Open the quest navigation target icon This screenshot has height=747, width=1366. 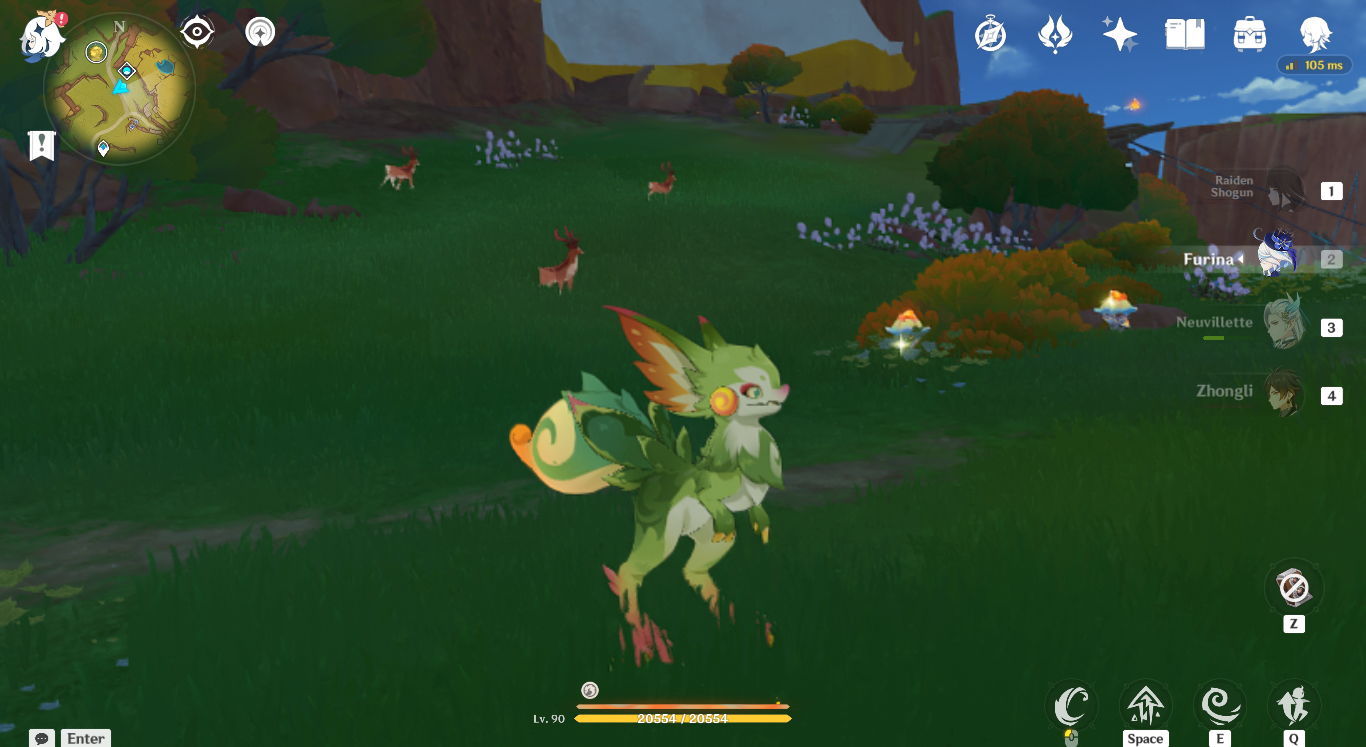pyautogui.click(x=260, y=32)
